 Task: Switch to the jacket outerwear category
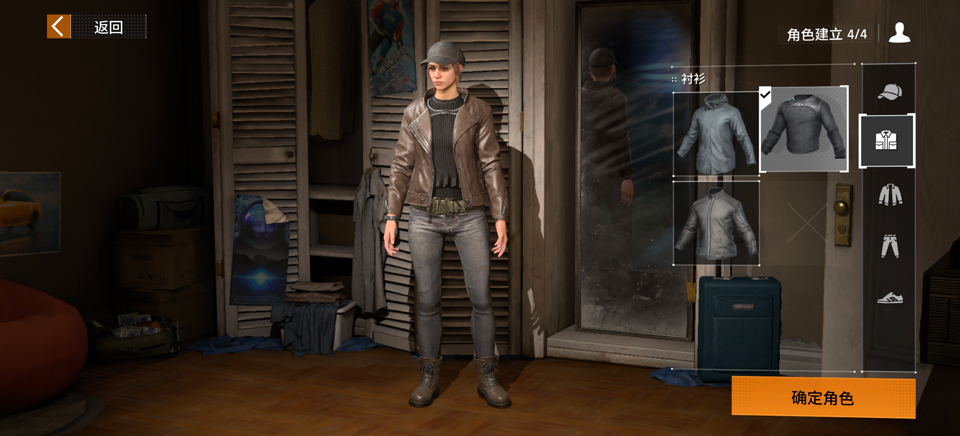coord(888,194)
